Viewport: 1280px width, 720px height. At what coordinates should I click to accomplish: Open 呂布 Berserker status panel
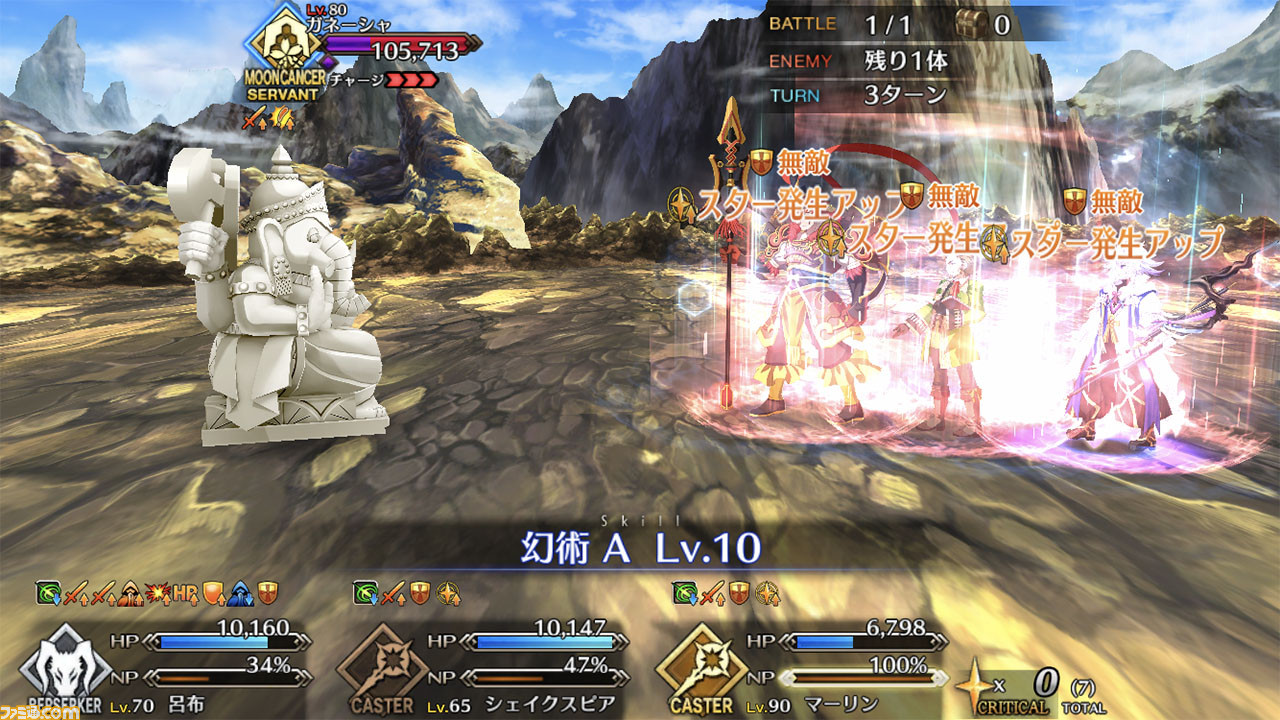170,665
